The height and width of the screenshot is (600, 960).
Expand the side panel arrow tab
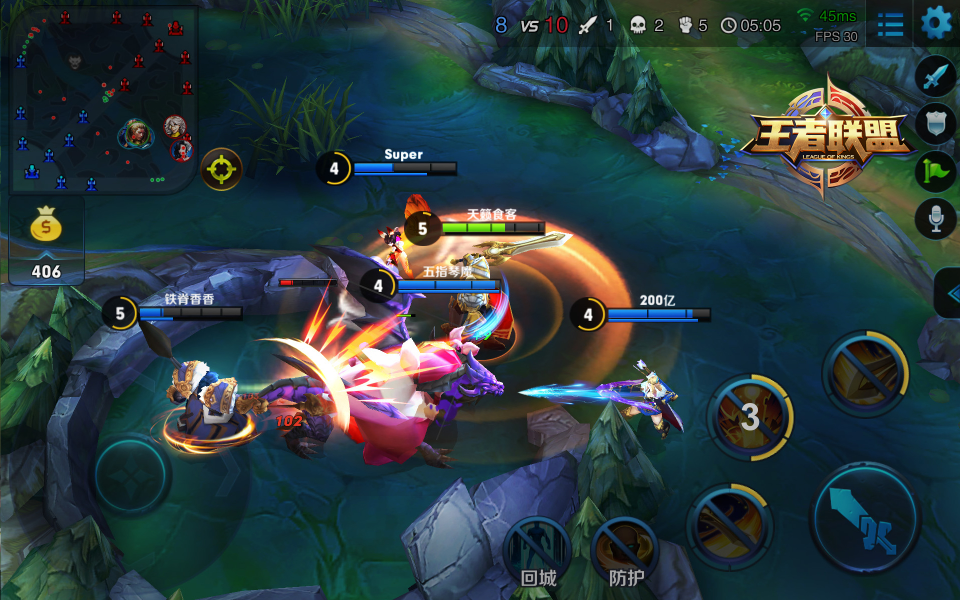pyautogui.click(x=947, y=292)
